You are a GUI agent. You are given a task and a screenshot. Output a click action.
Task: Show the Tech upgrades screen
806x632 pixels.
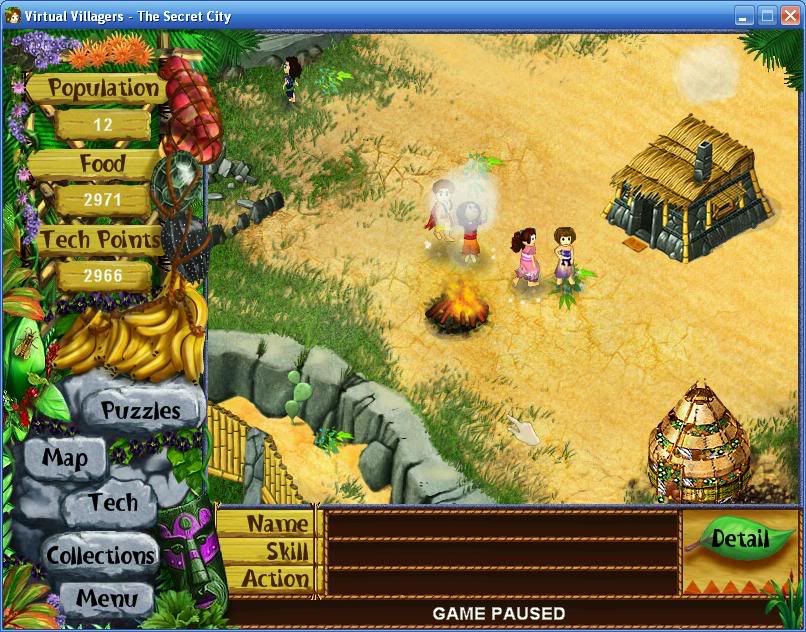[112, 503]
